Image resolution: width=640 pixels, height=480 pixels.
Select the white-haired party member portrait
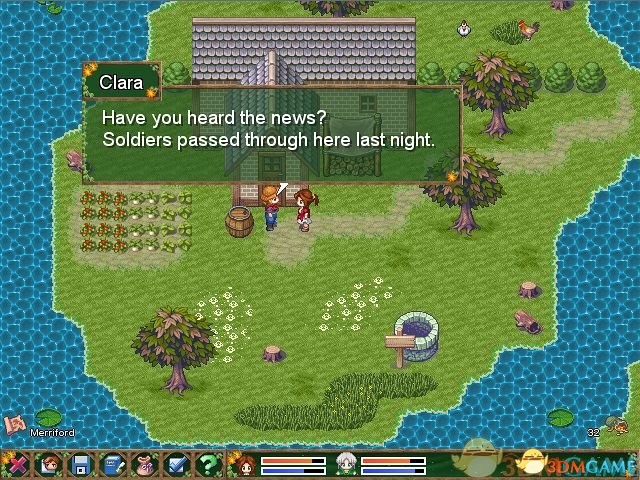click(x=345, y=464)
